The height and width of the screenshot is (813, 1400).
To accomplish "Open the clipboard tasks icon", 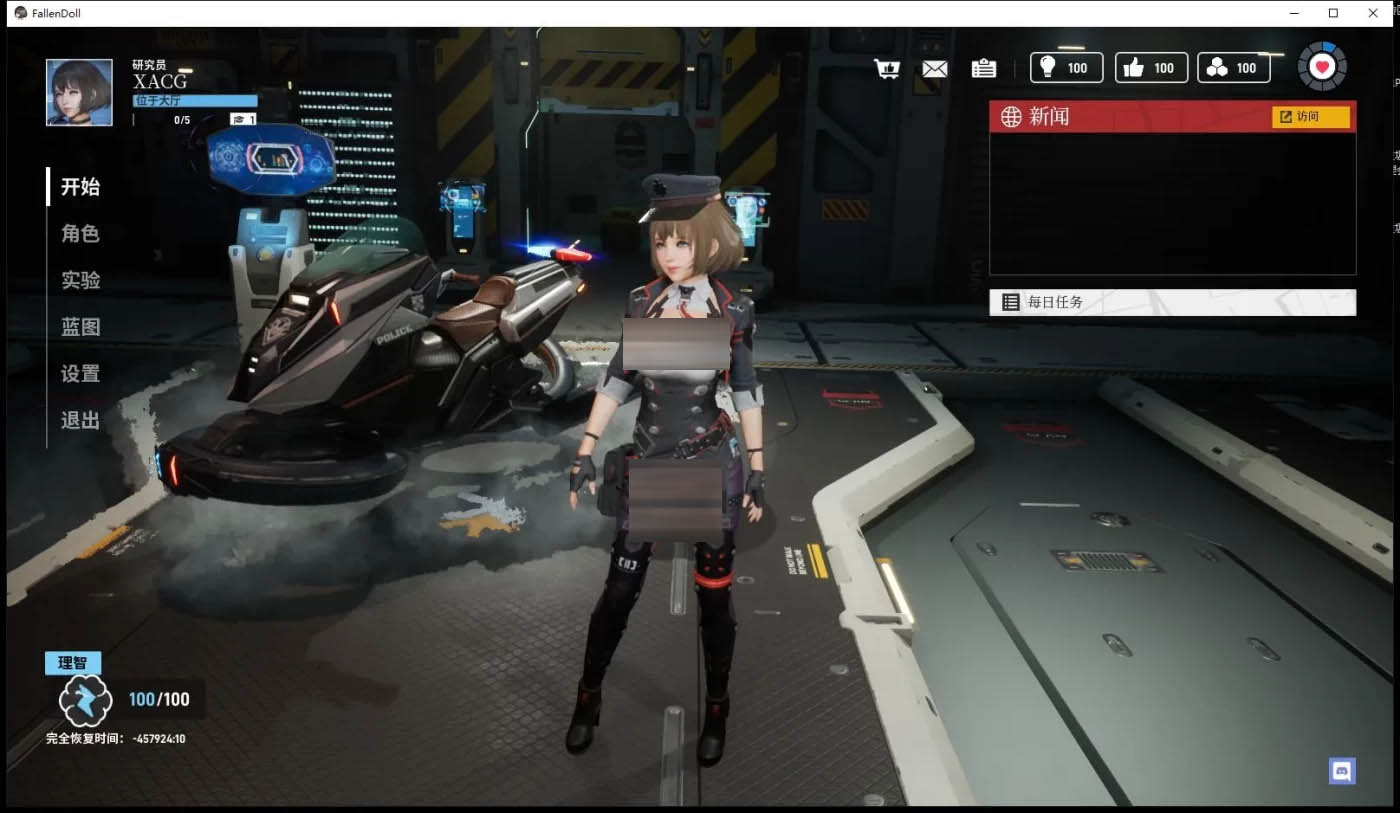I will click(983, 68).
